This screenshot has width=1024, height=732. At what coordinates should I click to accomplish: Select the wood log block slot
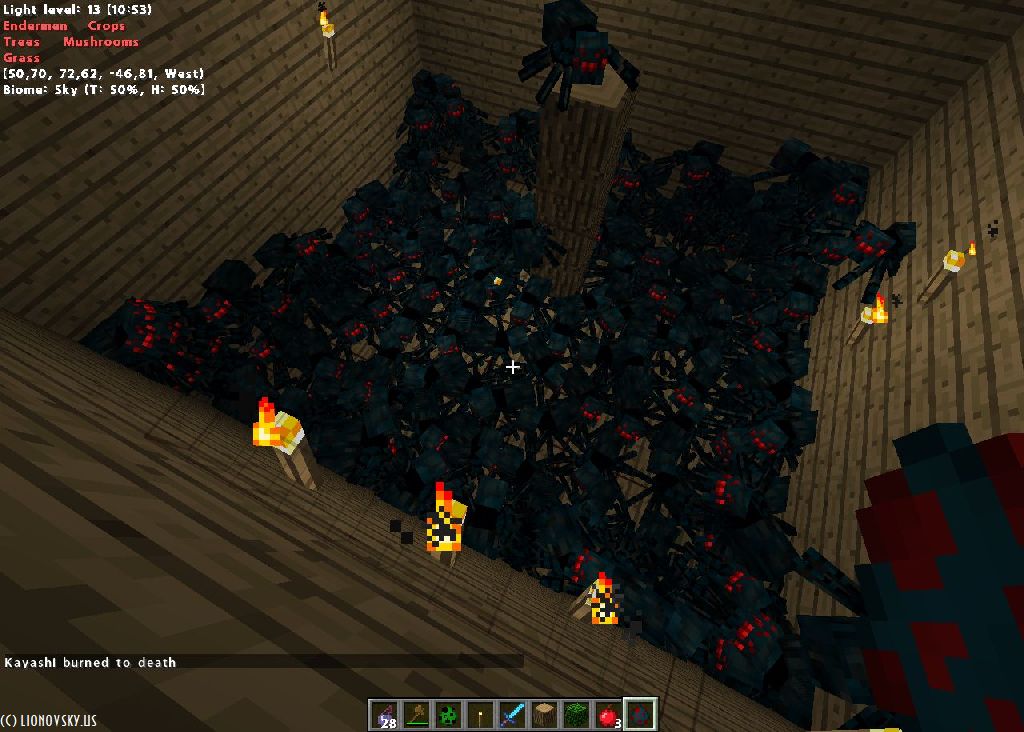tap(544, 715)
